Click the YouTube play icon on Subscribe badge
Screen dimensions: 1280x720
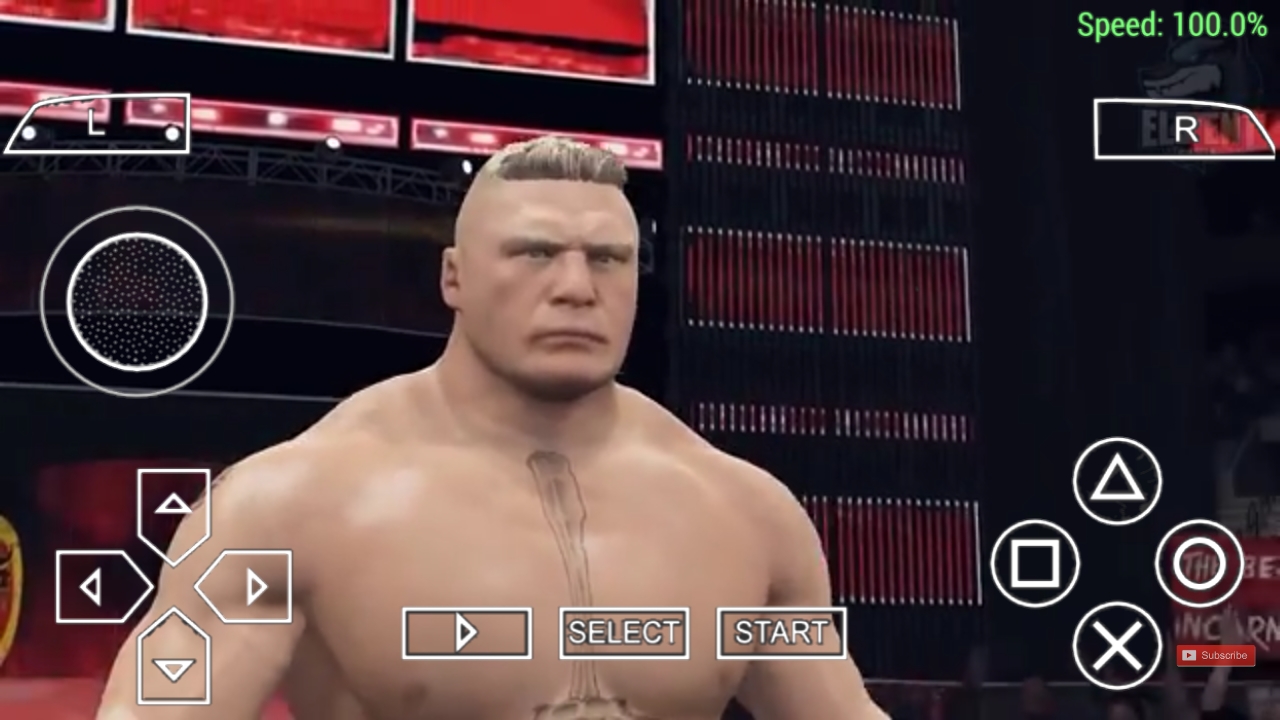tap(1191, 655)
